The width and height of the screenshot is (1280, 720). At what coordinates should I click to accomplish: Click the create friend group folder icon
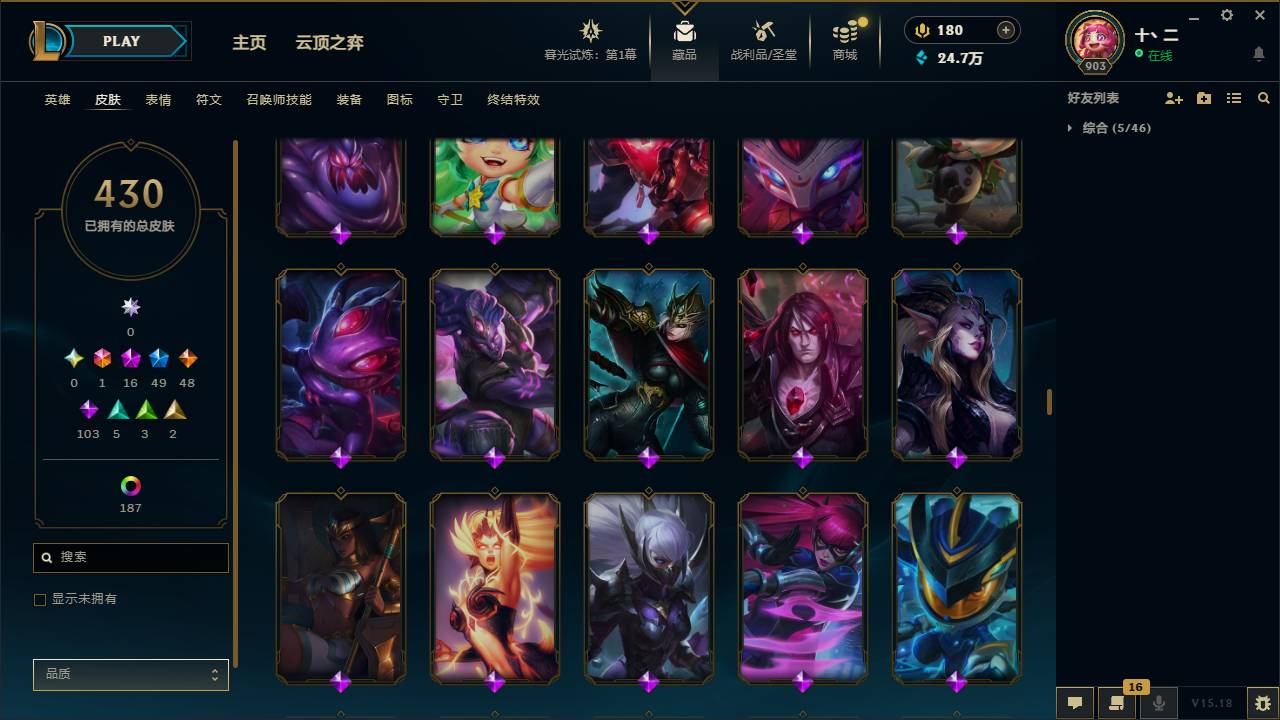coord(1203,97)
